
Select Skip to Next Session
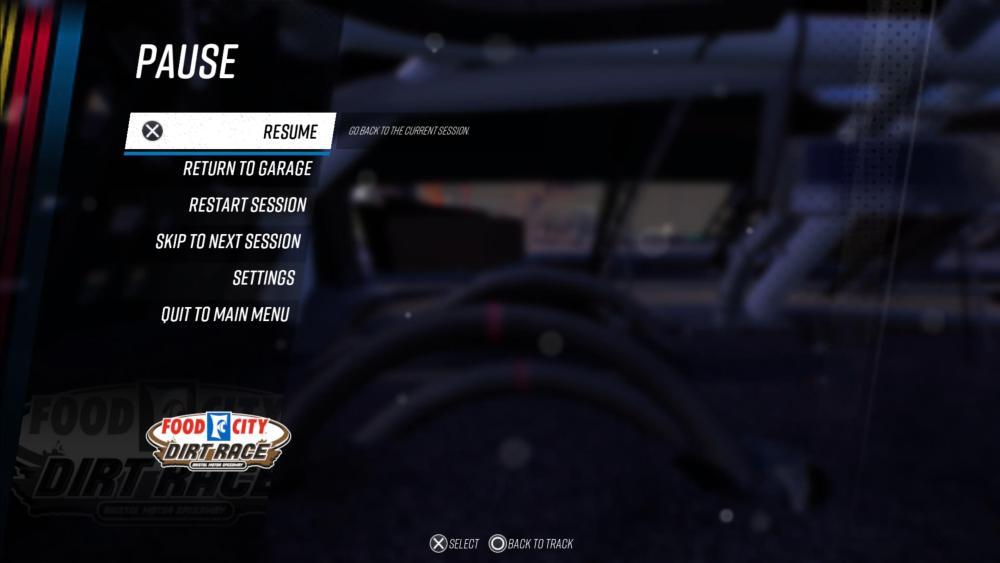click(x=227, y=241)
